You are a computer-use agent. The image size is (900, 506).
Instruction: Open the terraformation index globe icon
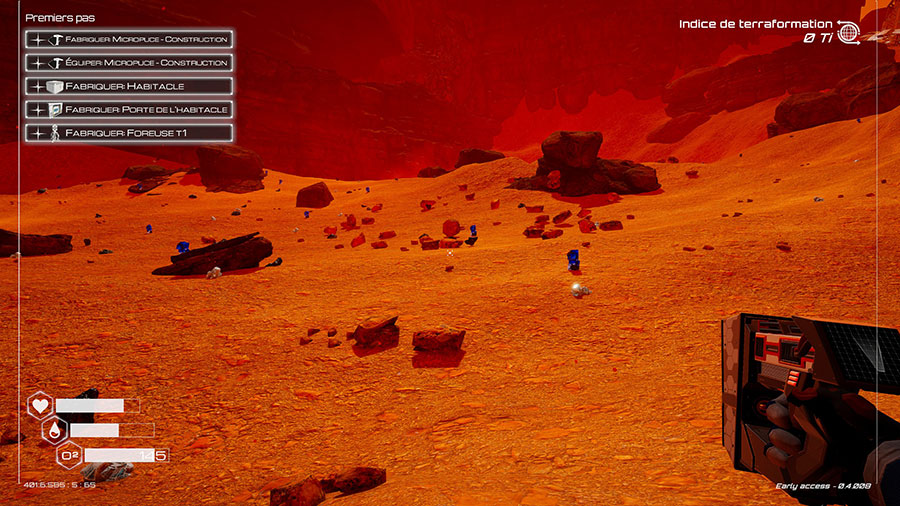click(x=848, y=32)
